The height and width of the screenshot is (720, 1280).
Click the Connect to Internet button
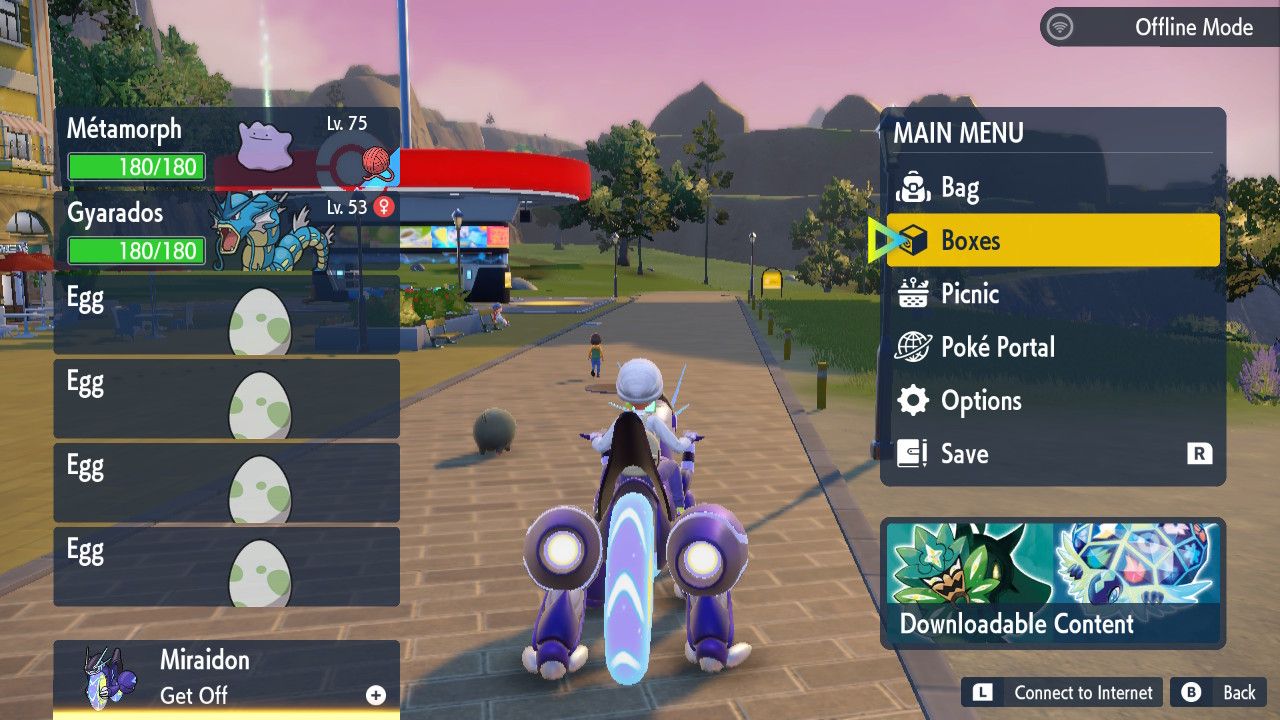(x=1066, y=692)
